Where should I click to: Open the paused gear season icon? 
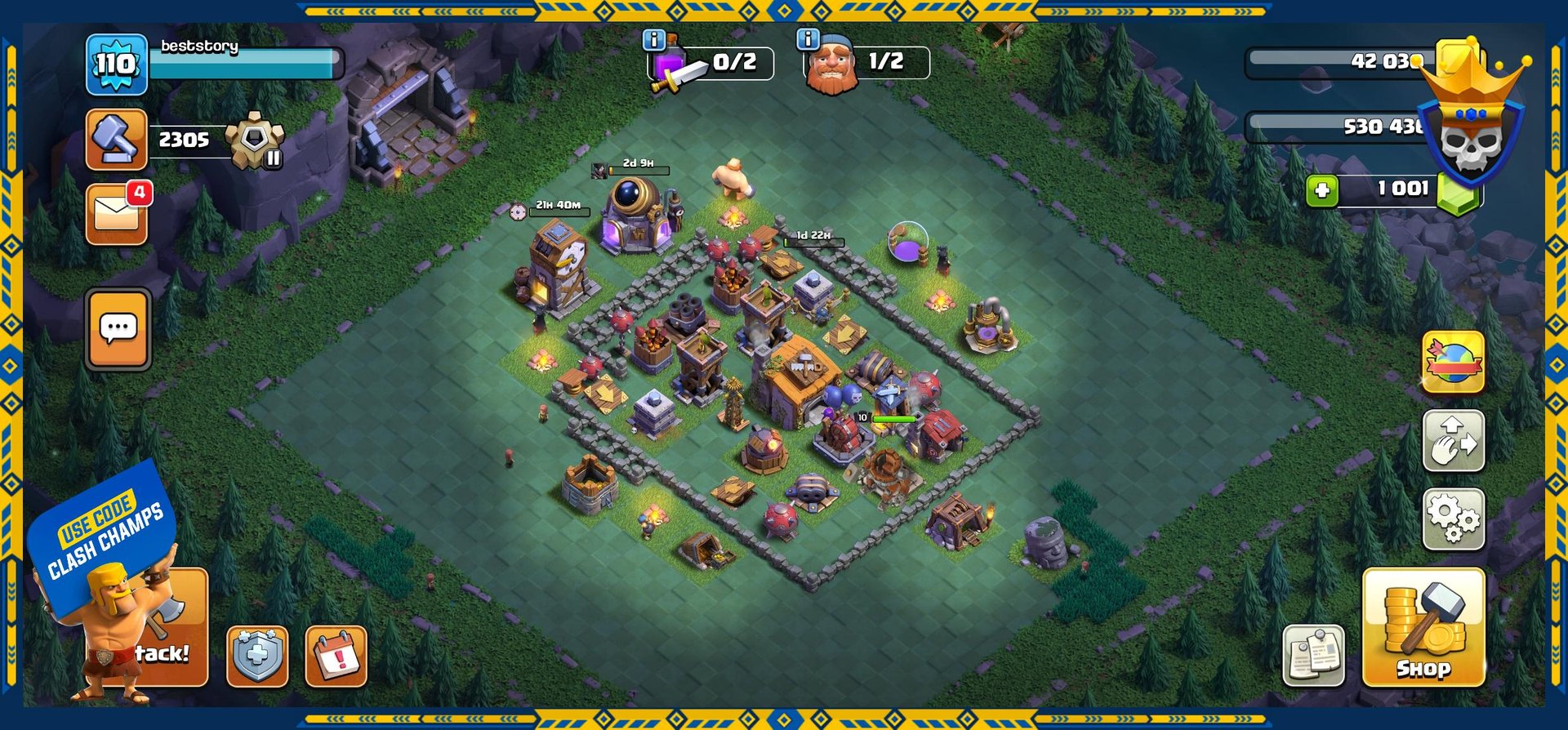[x=255, y=140]
